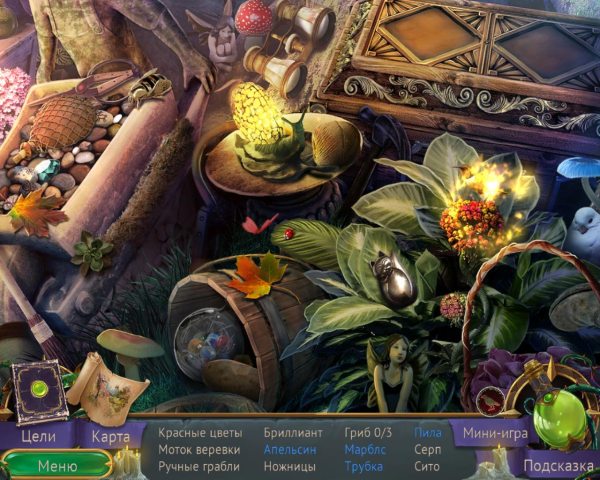Show the Карта map
The image size is (600, 480).
point(111,436)
